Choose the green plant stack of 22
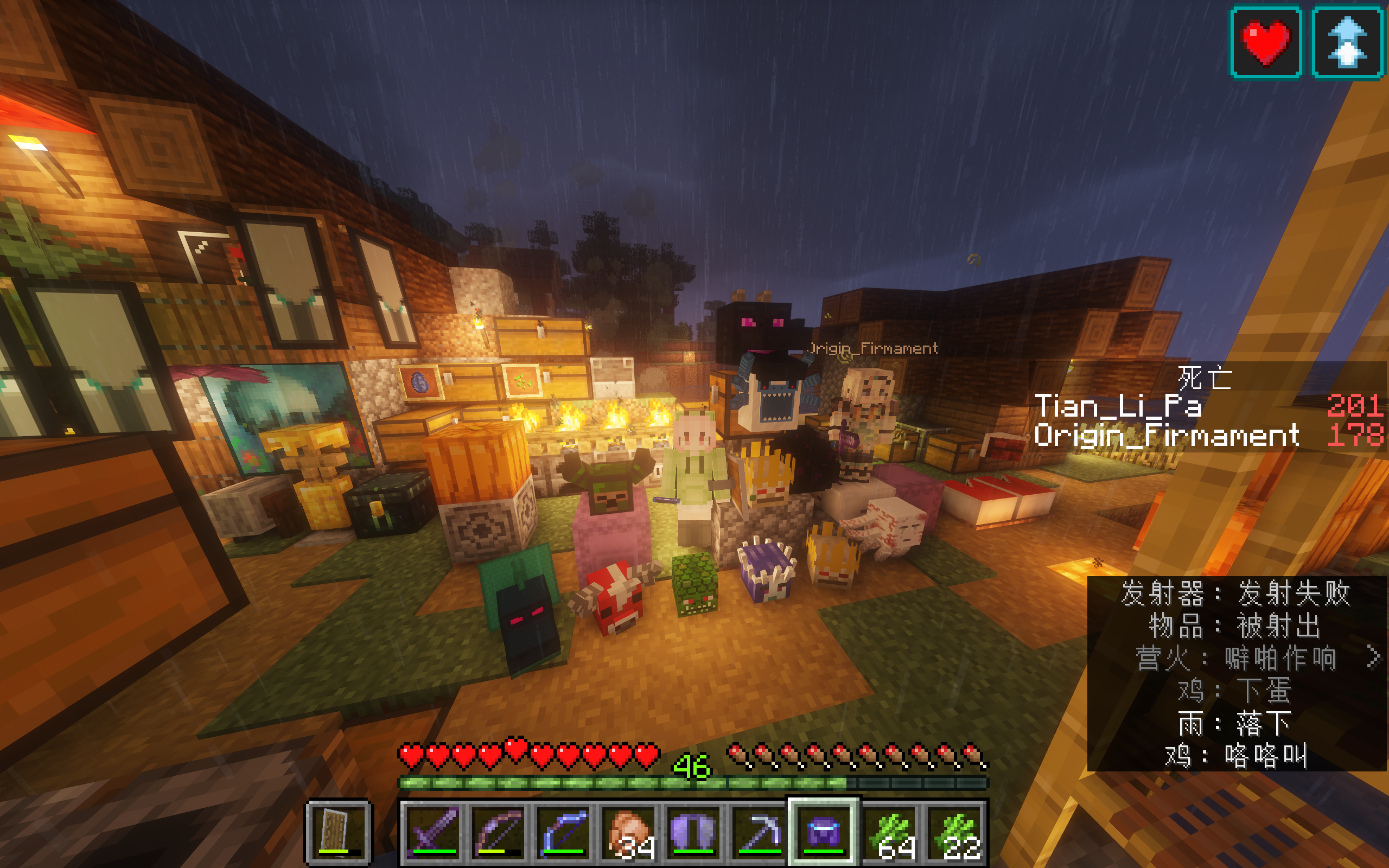The width and height of the screenshot is (1389, 868). pyautogui.click(x=954, y=832)
